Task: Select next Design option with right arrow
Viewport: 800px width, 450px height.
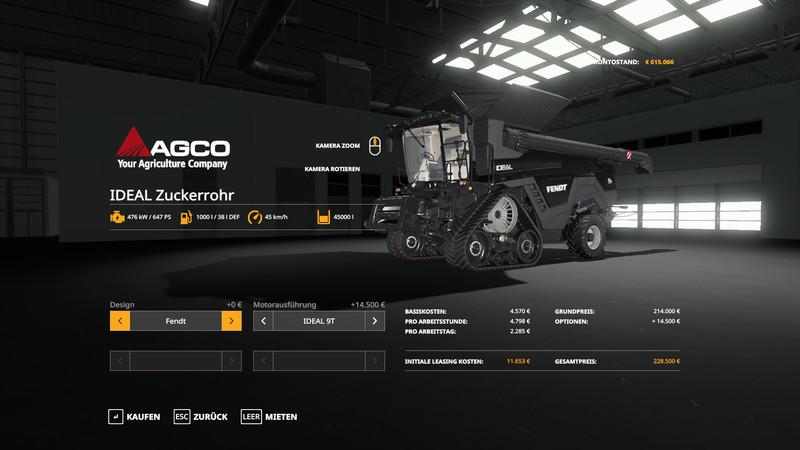Action: [x=231, y=321]
